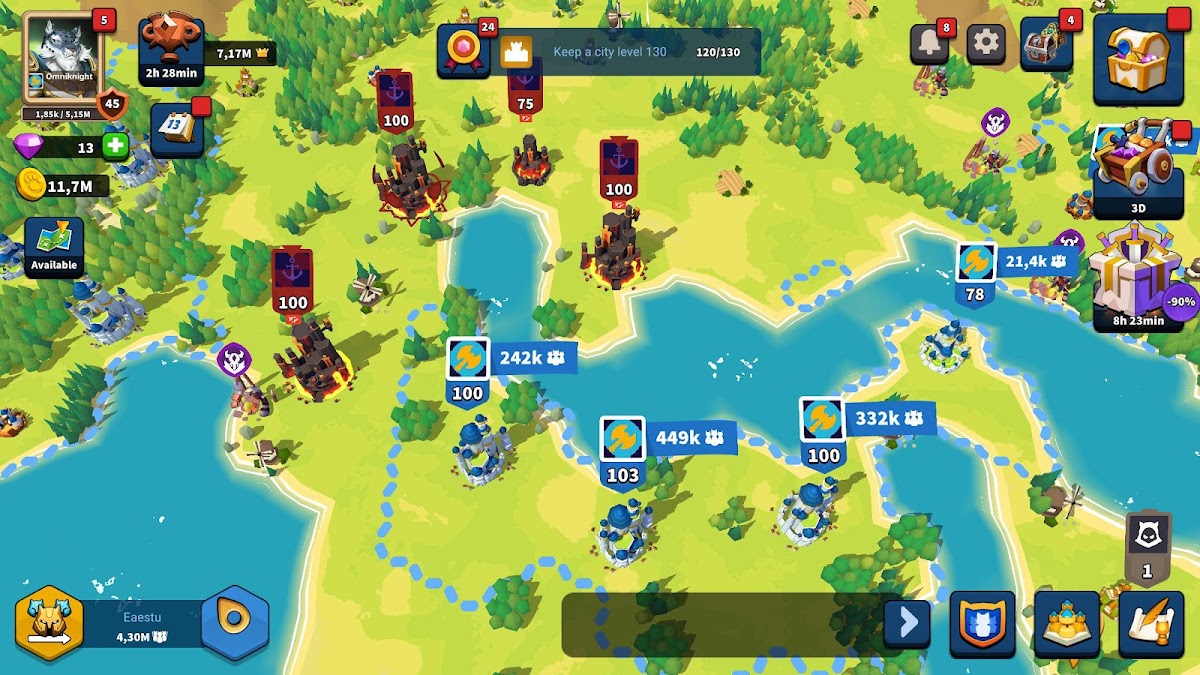Open the notifications bell
The width and height of the screenshot is (1200, 675).
928,43
